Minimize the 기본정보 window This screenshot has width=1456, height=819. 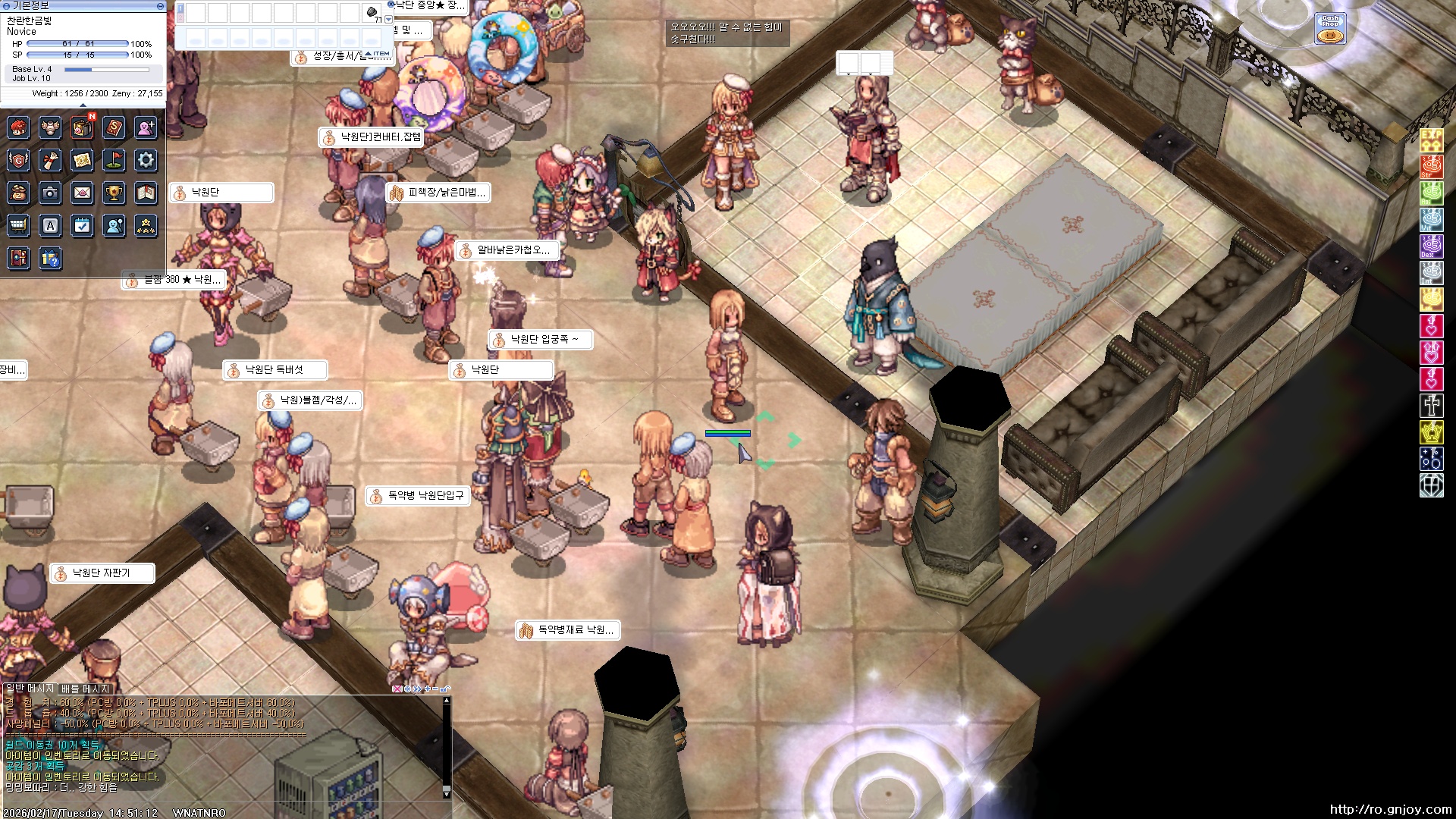[160, 6]
